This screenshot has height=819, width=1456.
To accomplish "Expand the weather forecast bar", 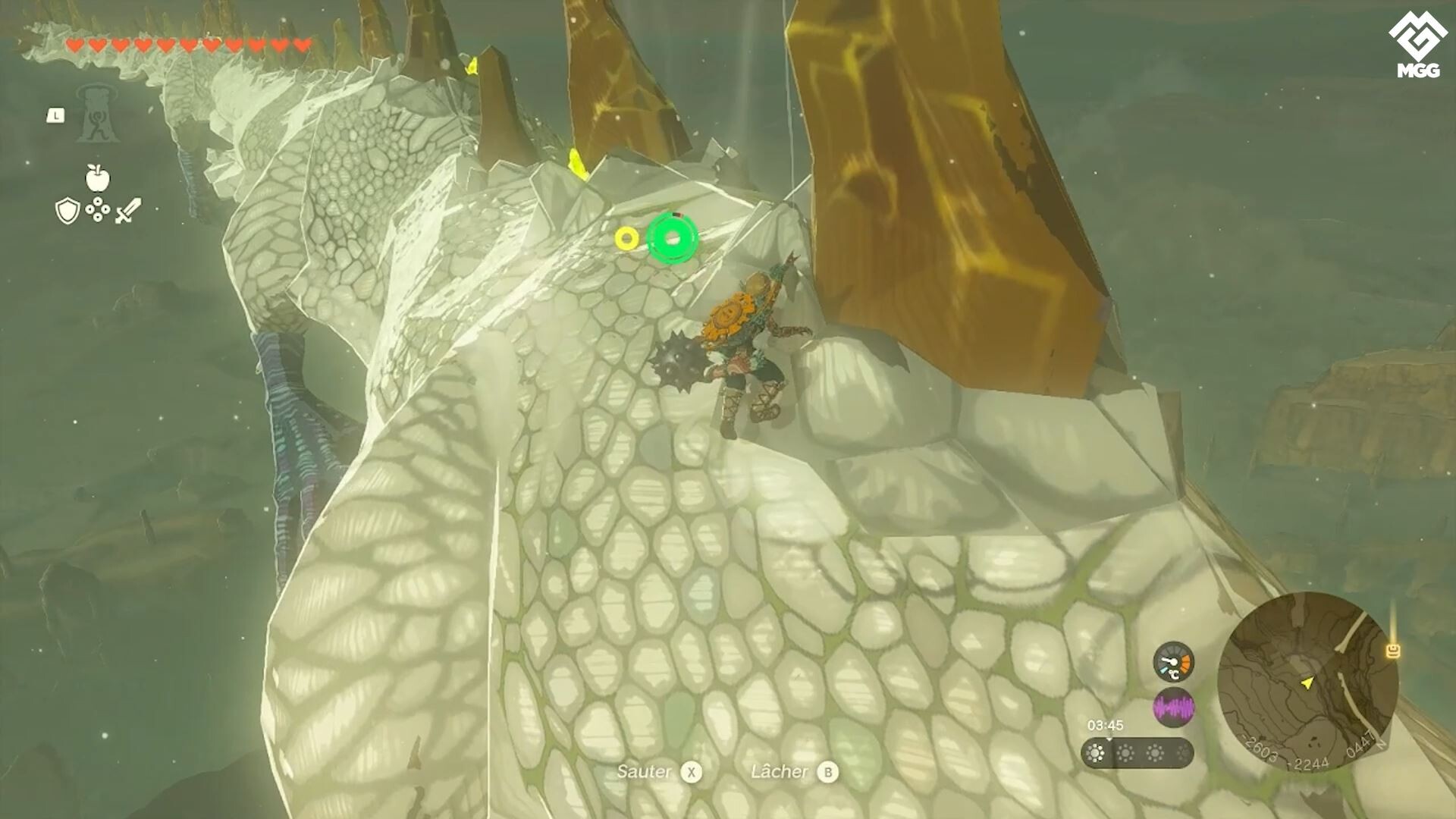I will click(1137, 755).
